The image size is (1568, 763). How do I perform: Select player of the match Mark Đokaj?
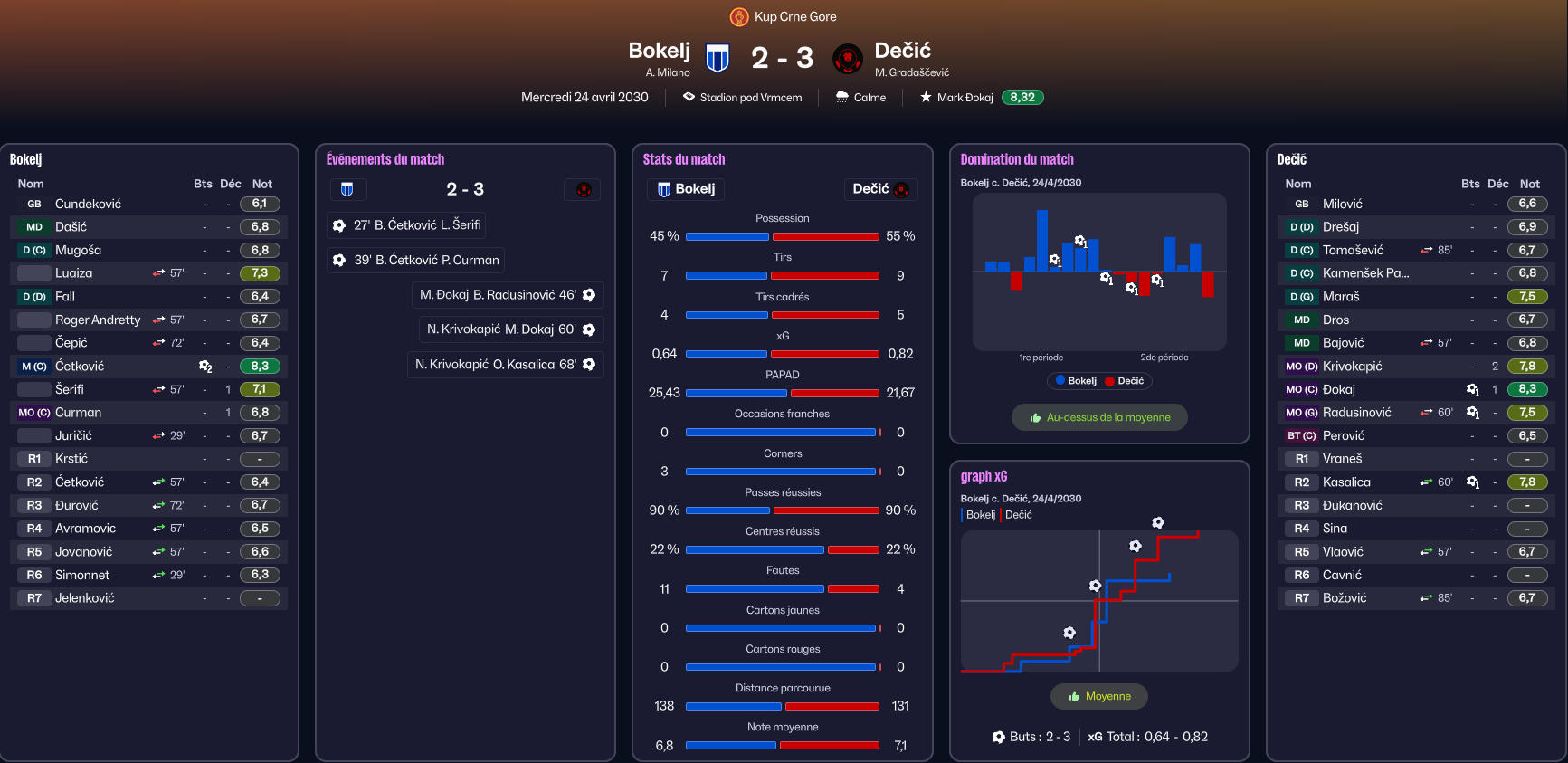pos(965,98)
